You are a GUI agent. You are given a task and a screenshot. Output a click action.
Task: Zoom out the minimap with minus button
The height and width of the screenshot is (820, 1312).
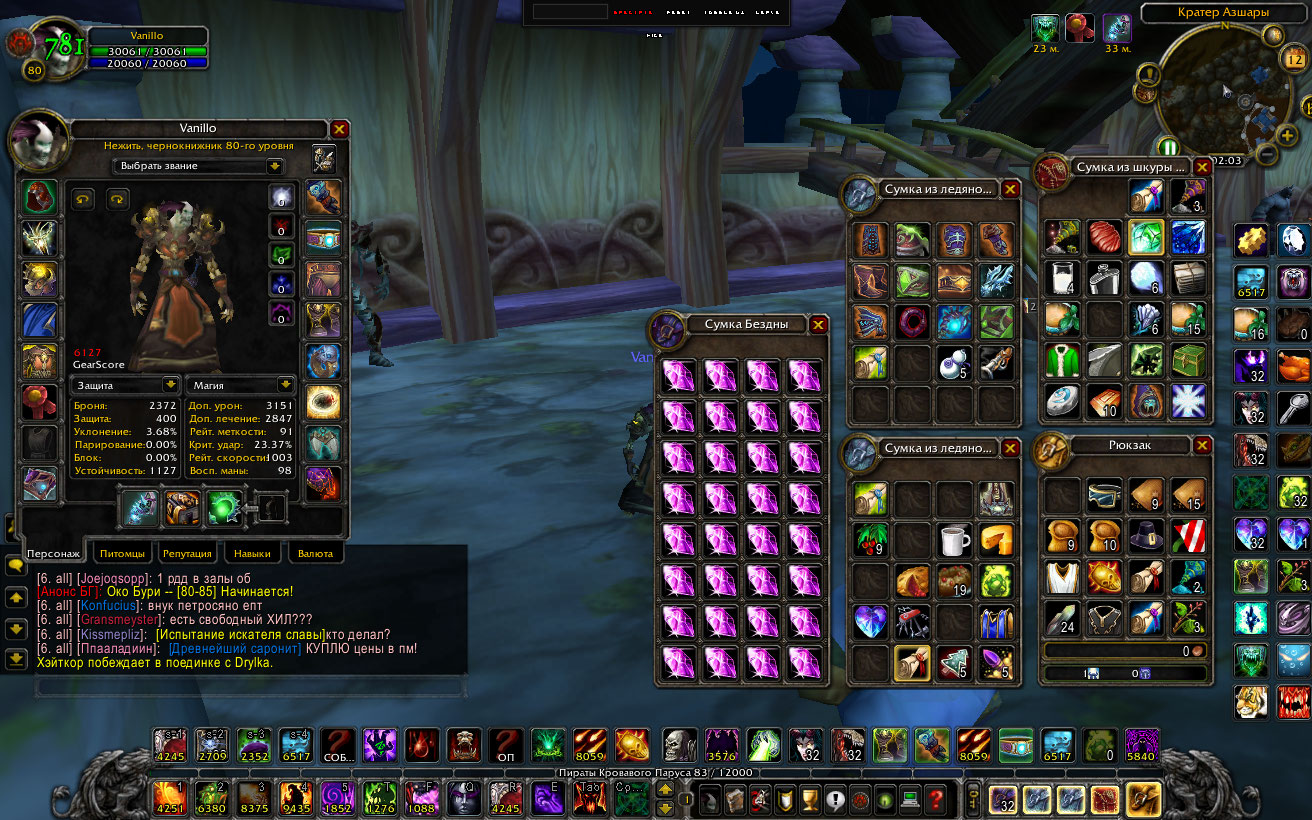(x=1266, y=155)
